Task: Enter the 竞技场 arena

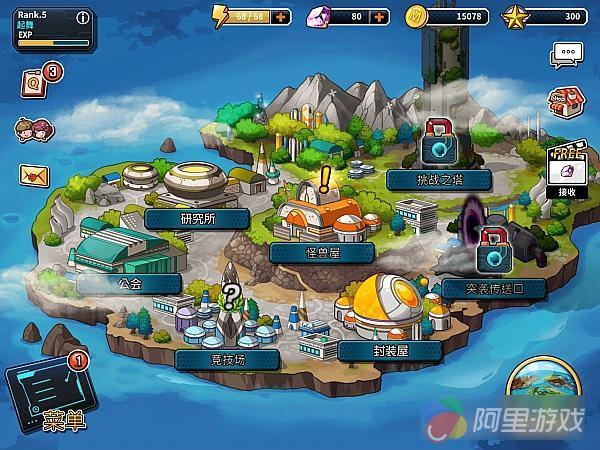Action: (226, 358)
